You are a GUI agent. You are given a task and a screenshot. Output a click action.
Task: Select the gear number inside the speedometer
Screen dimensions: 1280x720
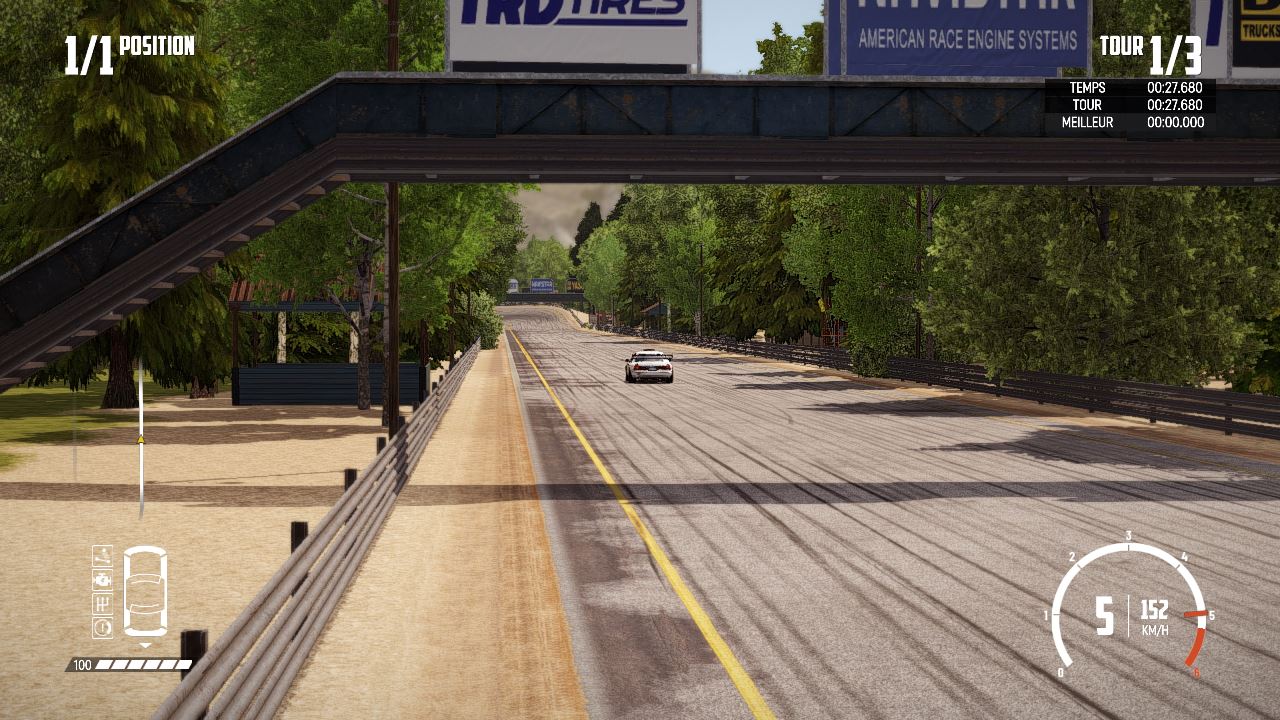[1104, 616]
